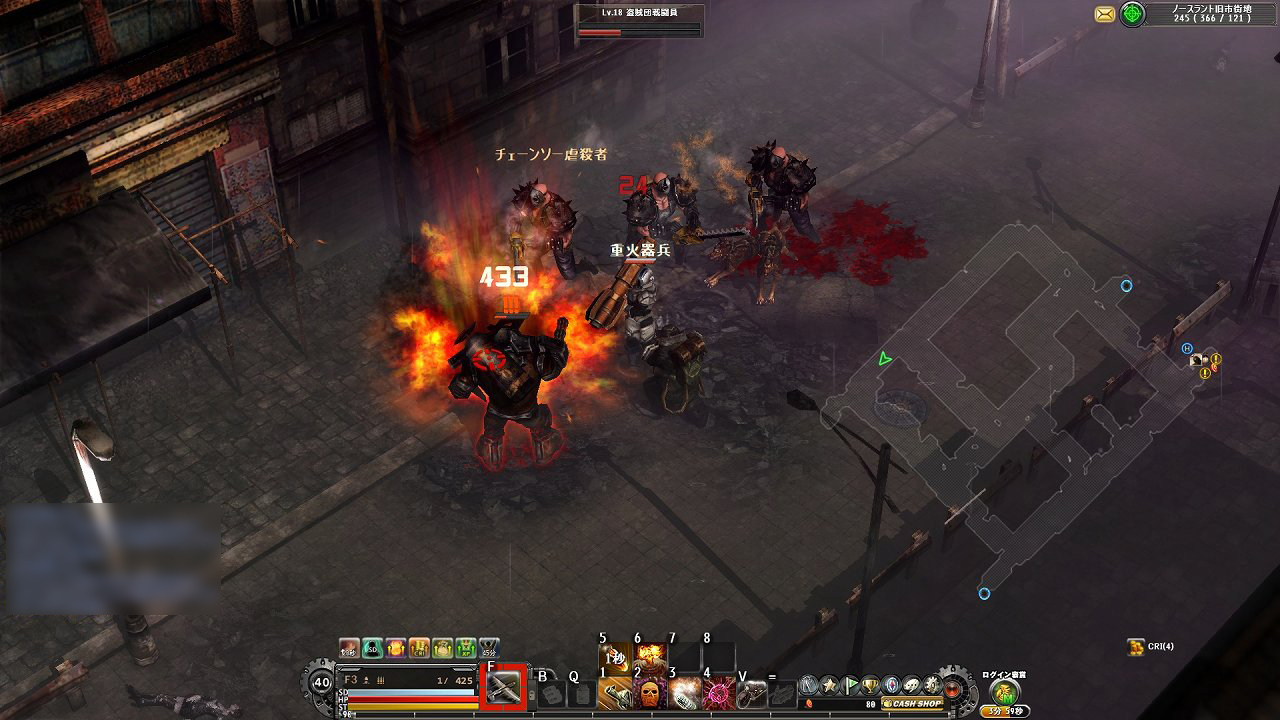Viewport: 1280px width, 720px height.
Task: Click the 1秒 skill in slot 5
Action: 613,655
